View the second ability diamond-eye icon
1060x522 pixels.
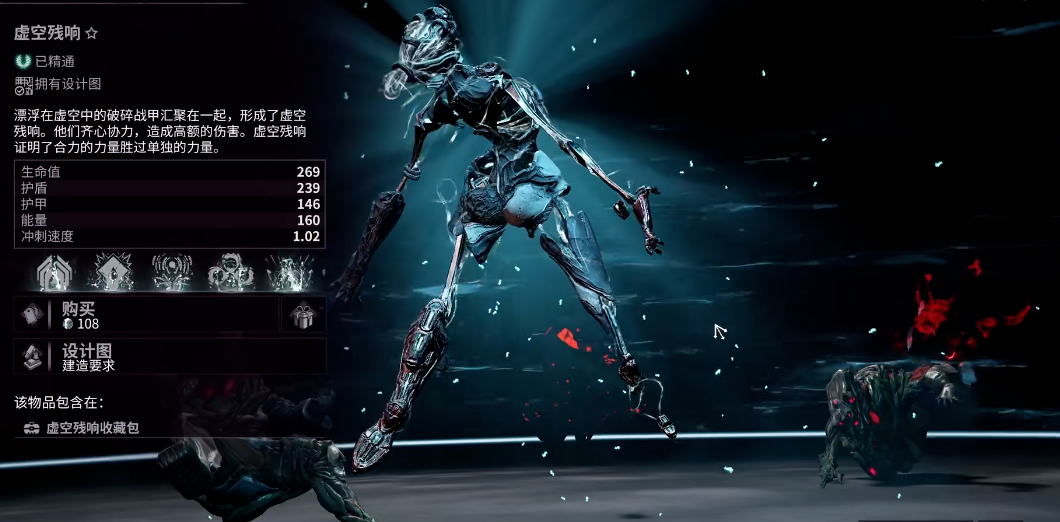click(113, 271)
